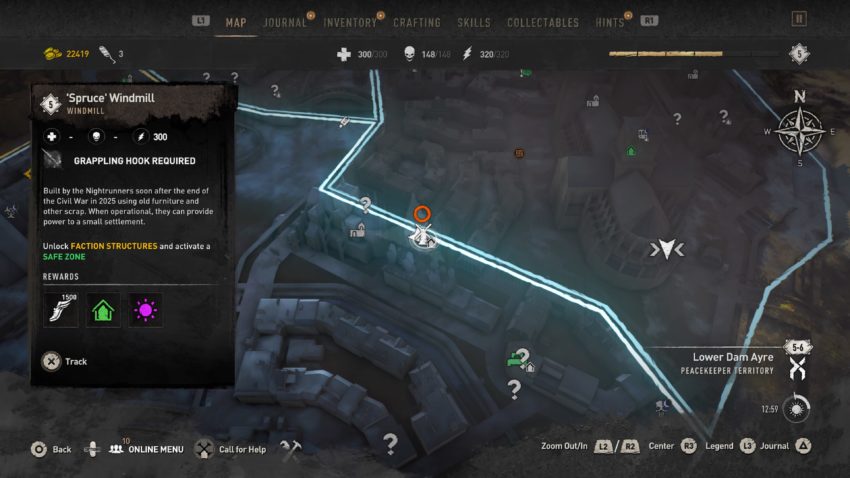The width and height of the screenshot is (850, 478).
Task: Select the Skills tab
Action: point(474,22)
